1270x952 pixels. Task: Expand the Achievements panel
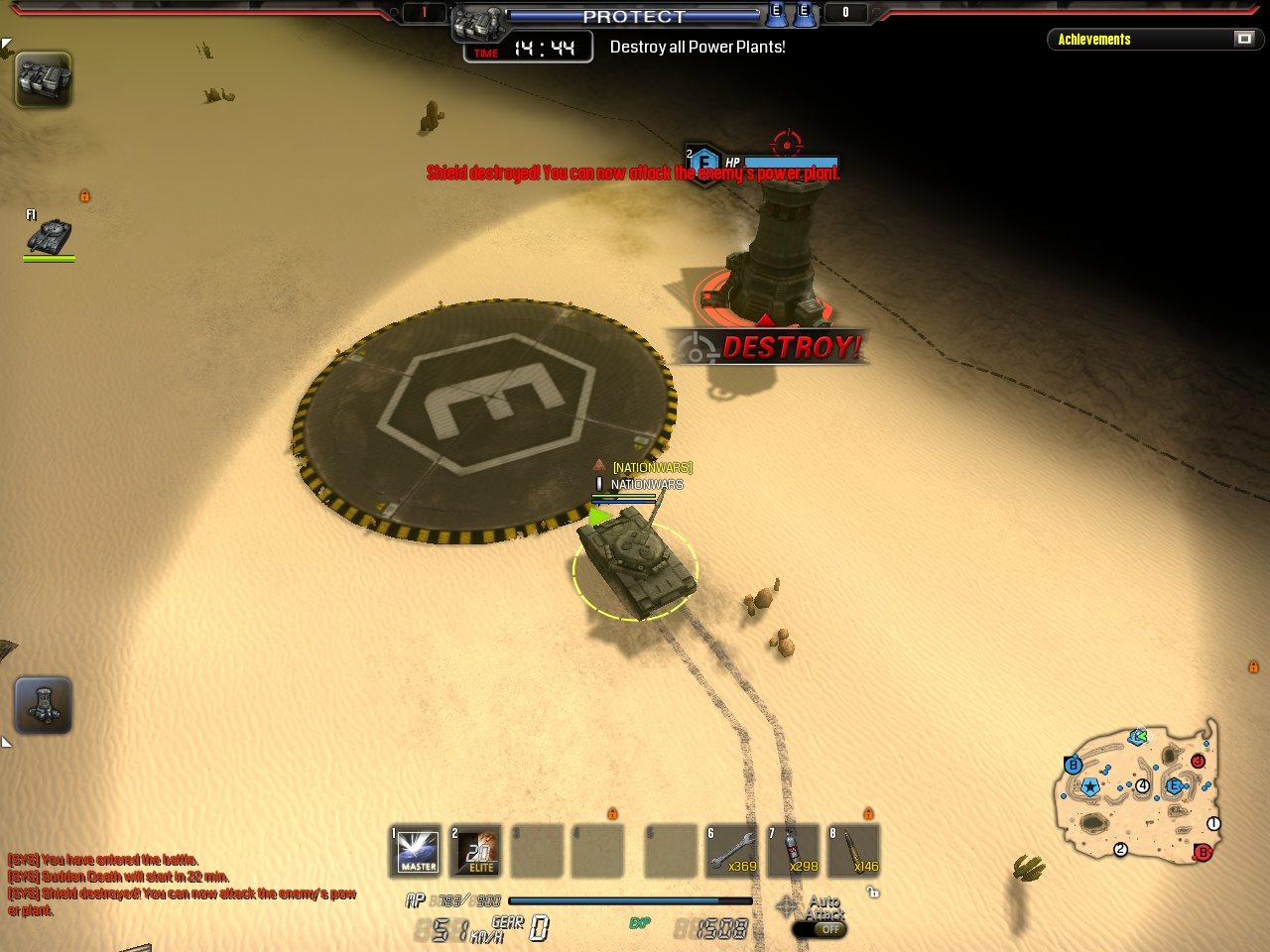click(x=1244, y=39)
